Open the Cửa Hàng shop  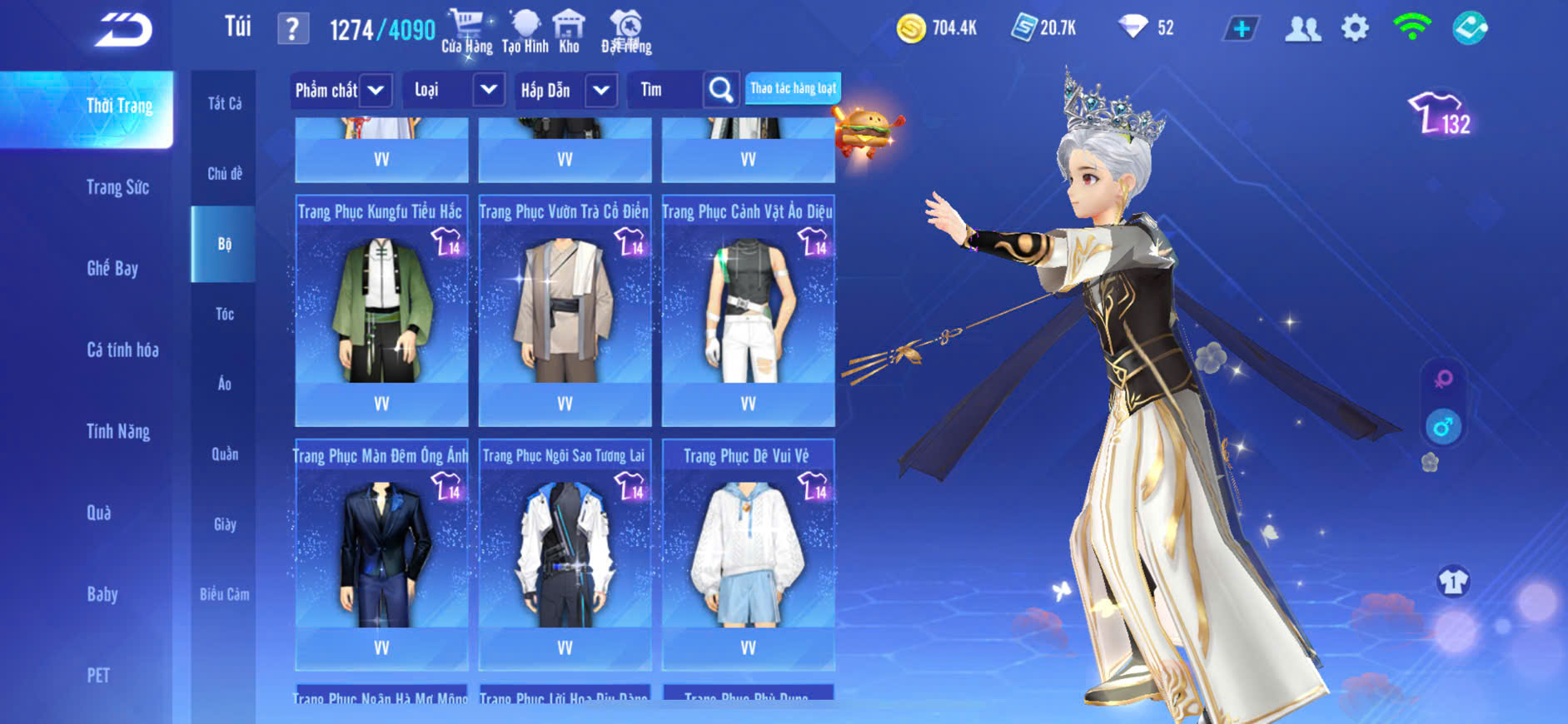(x=466, y=32)
